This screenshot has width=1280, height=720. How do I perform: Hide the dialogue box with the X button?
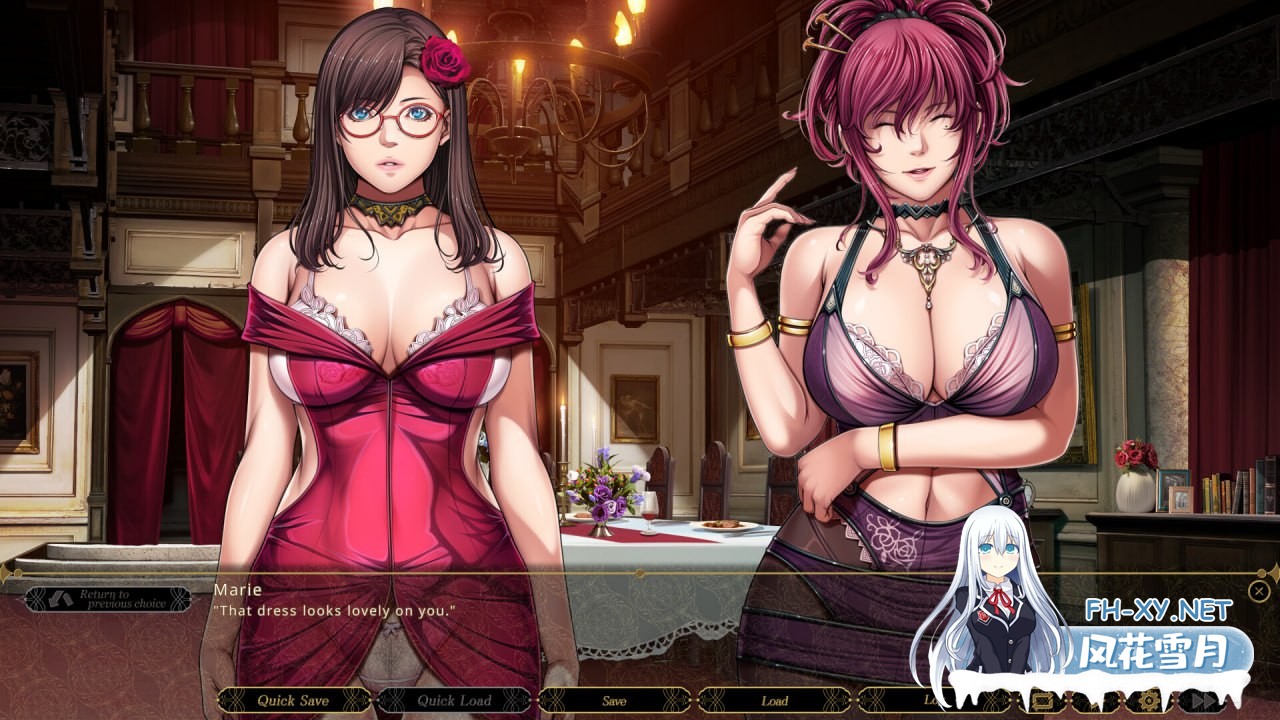tap(1259, 591)
